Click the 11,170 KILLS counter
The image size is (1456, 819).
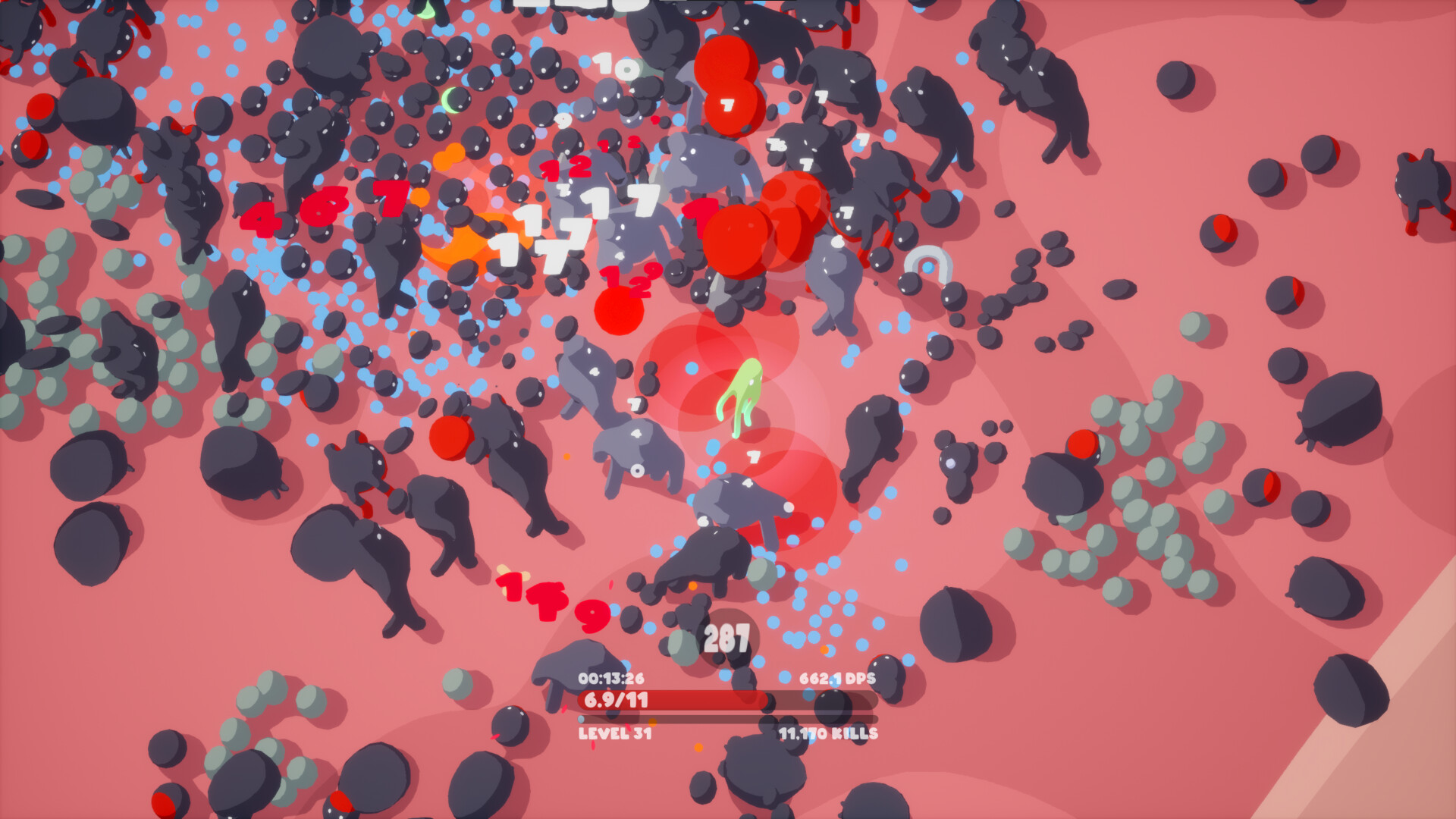point(827,733)
